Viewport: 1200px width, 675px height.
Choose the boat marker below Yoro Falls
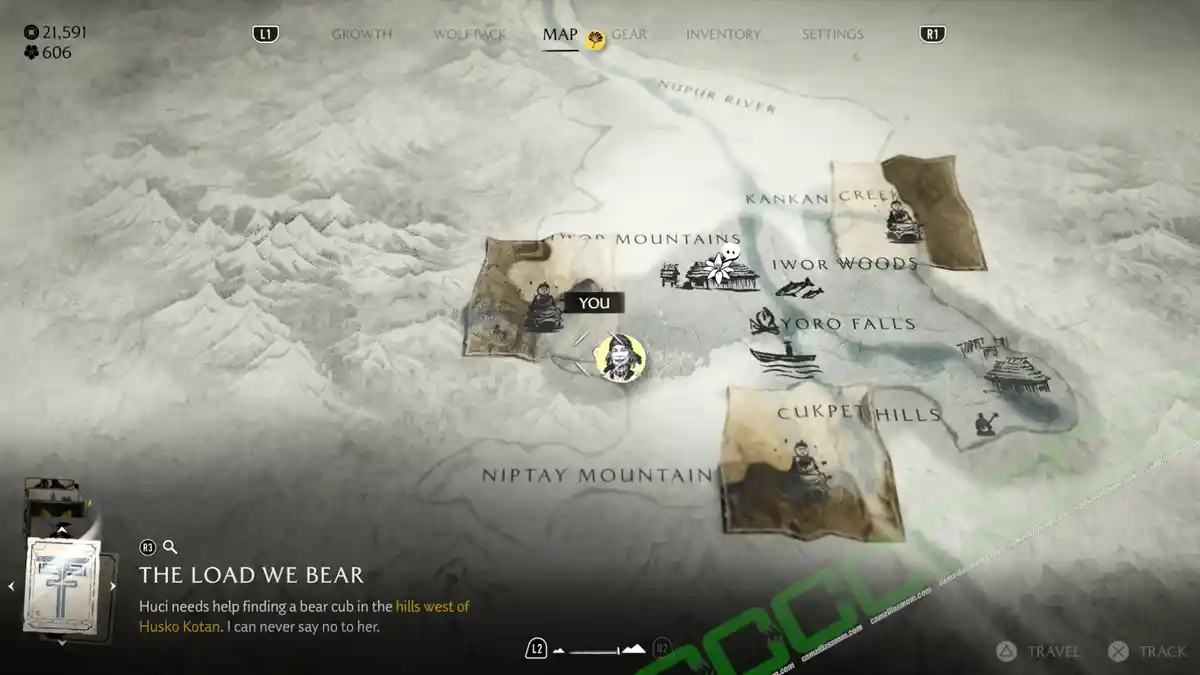[x=784, y=358]
